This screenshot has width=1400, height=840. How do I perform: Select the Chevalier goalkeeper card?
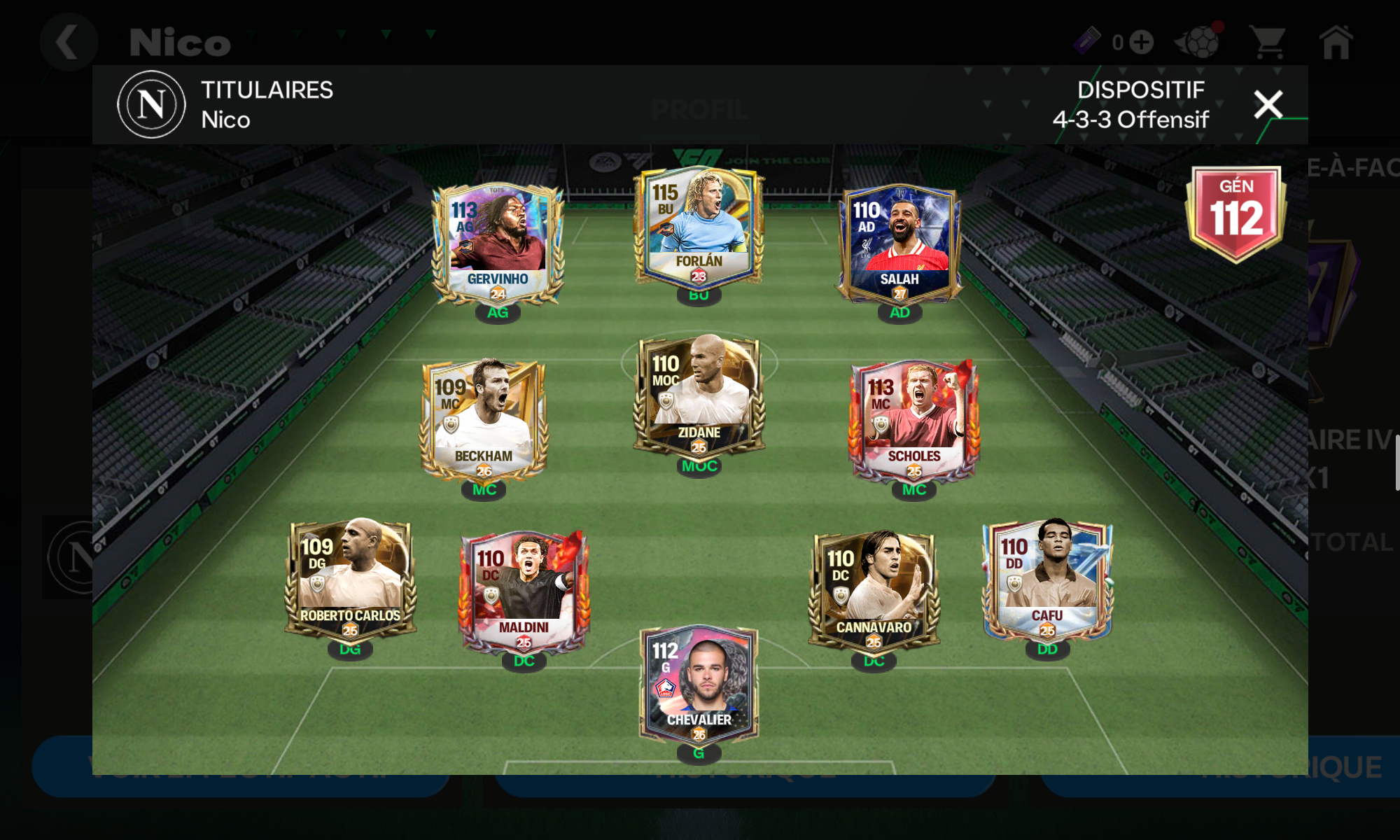tap(699, 685)
